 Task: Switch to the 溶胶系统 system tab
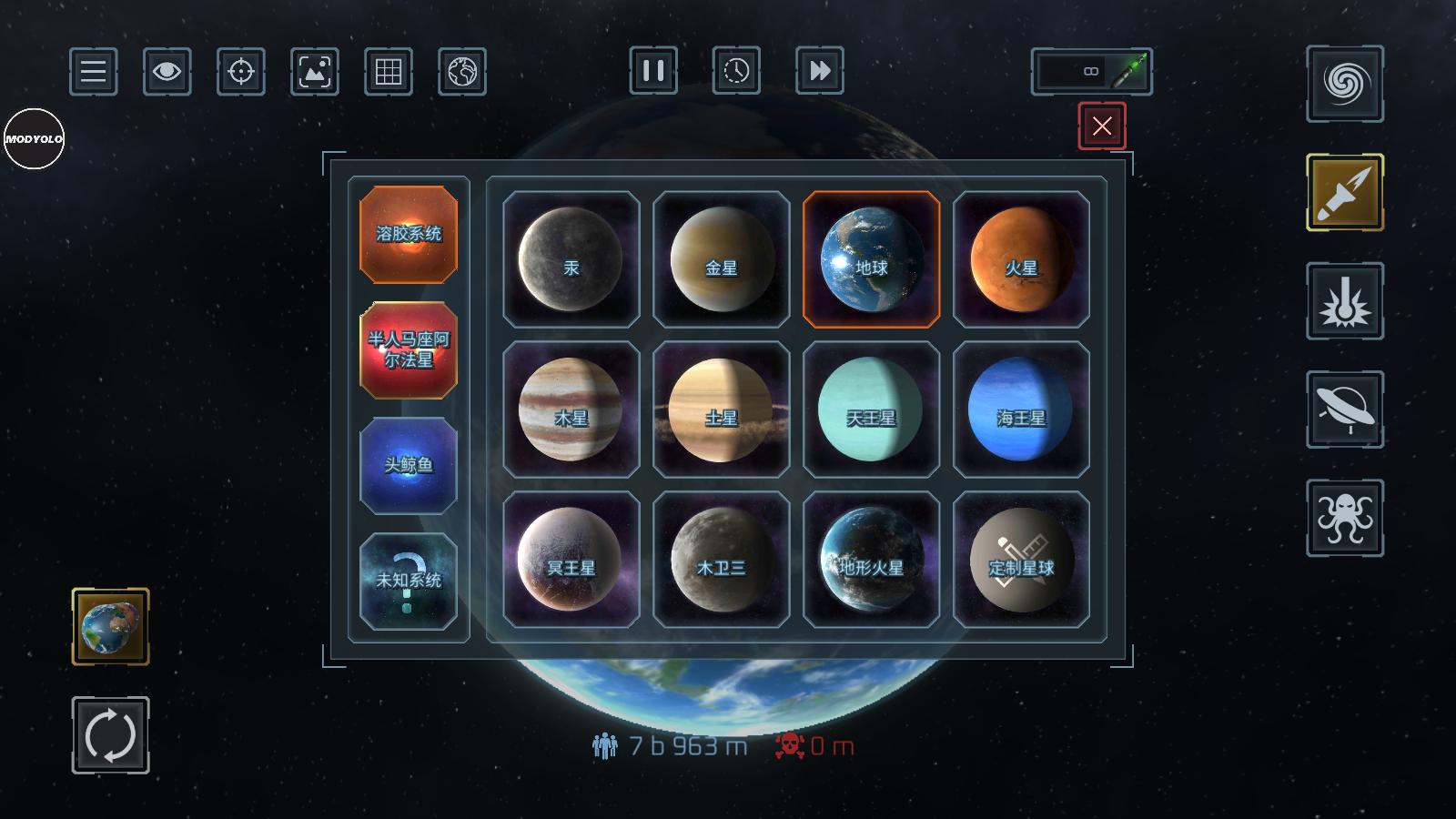coord(409,235)
